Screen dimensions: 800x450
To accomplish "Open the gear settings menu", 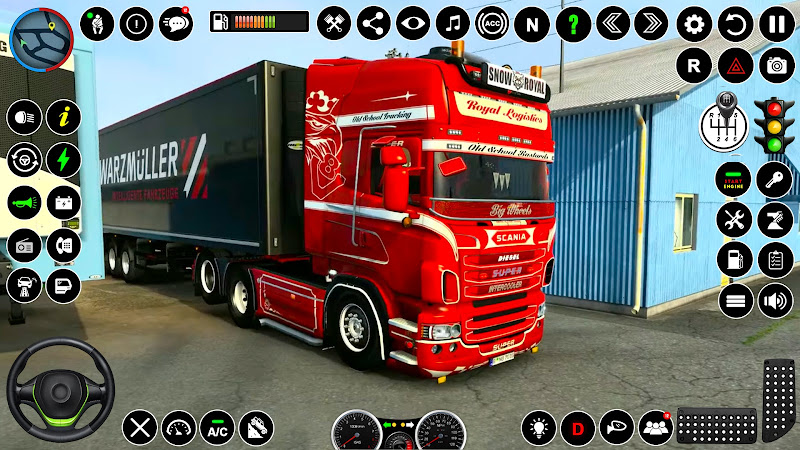I will click(x=693, y=23).
